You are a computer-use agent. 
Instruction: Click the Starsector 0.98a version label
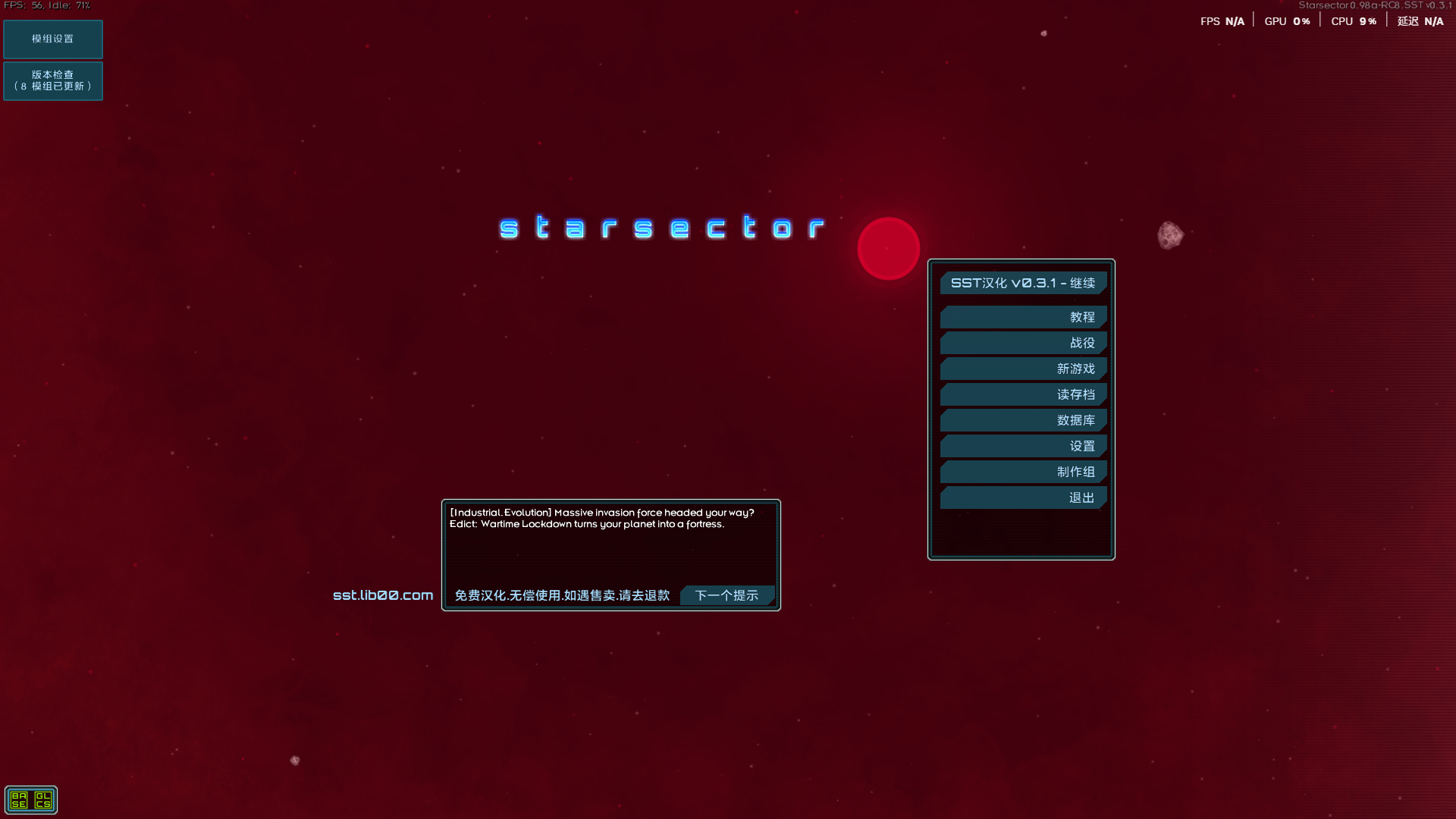click(1376, 5)
